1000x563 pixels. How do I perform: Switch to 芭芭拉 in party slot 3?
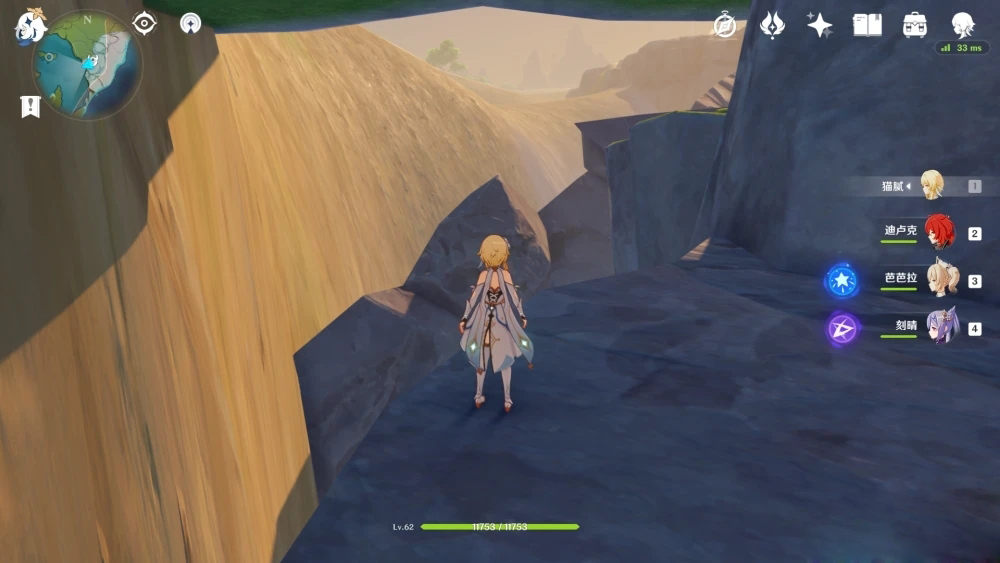pos(940,280)
